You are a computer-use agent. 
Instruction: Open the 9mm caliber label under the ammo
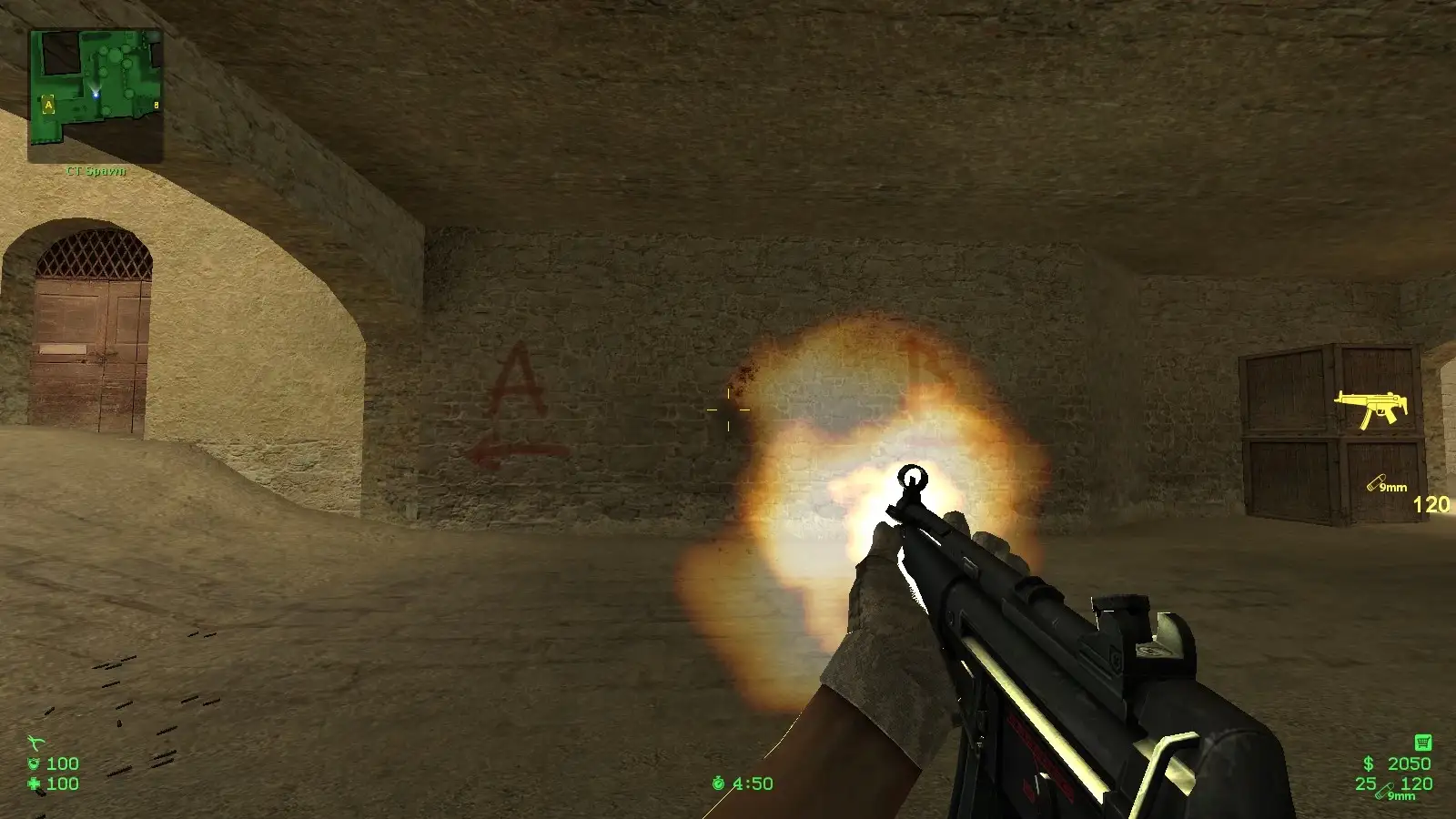tap(1401, 794)
